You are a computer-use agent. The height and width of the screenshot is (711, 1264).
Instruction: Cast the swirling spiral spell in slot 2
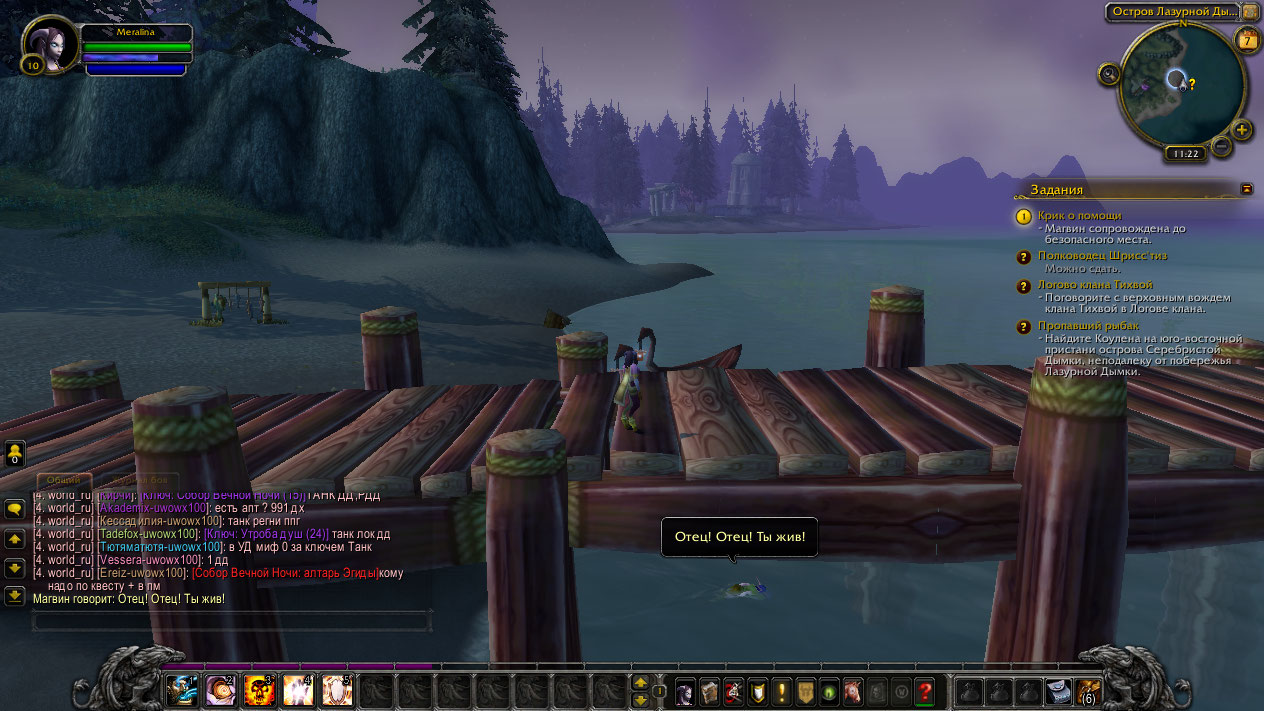[220, 689]
